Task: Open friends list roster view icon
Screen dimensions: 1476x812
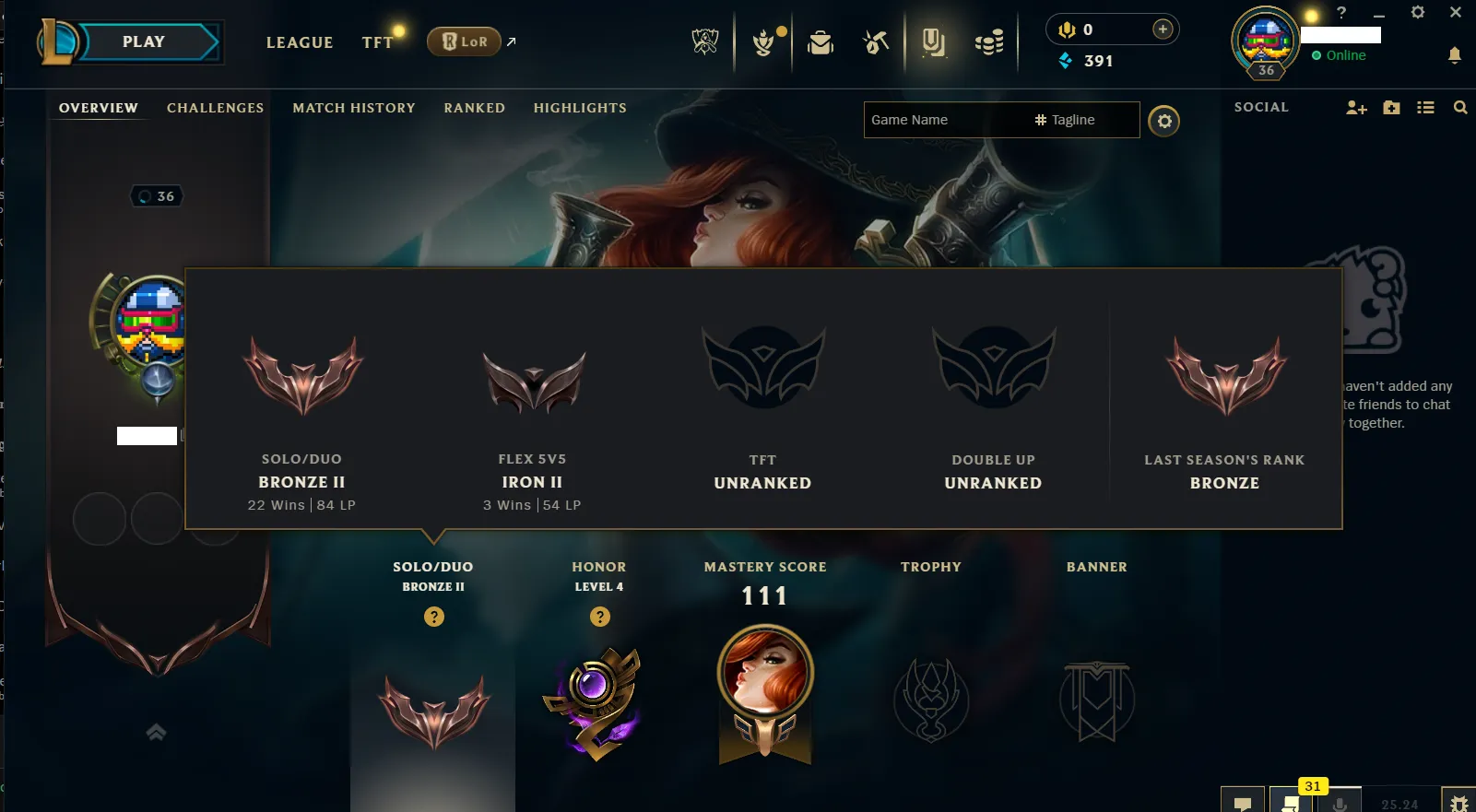Action: [1425, 108]
